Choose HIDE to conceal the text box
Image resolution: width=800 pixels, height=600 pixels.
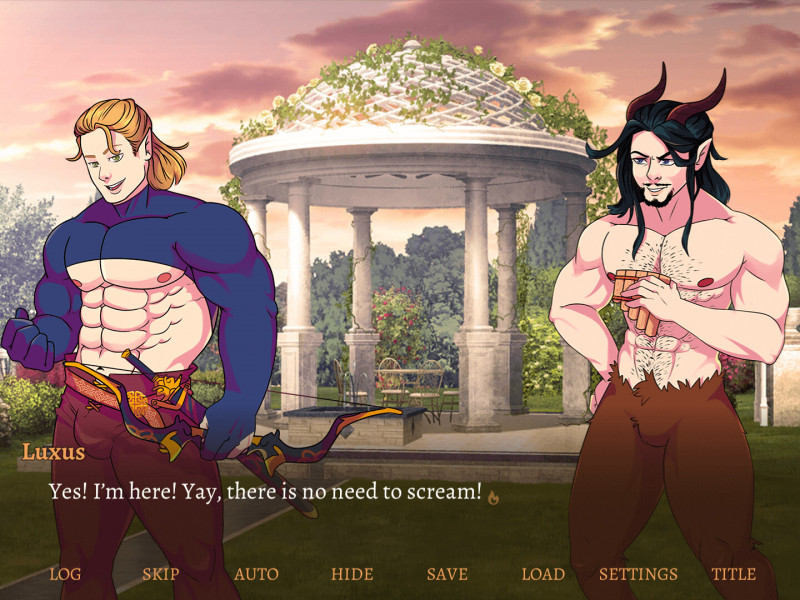[x=352, y=574]
